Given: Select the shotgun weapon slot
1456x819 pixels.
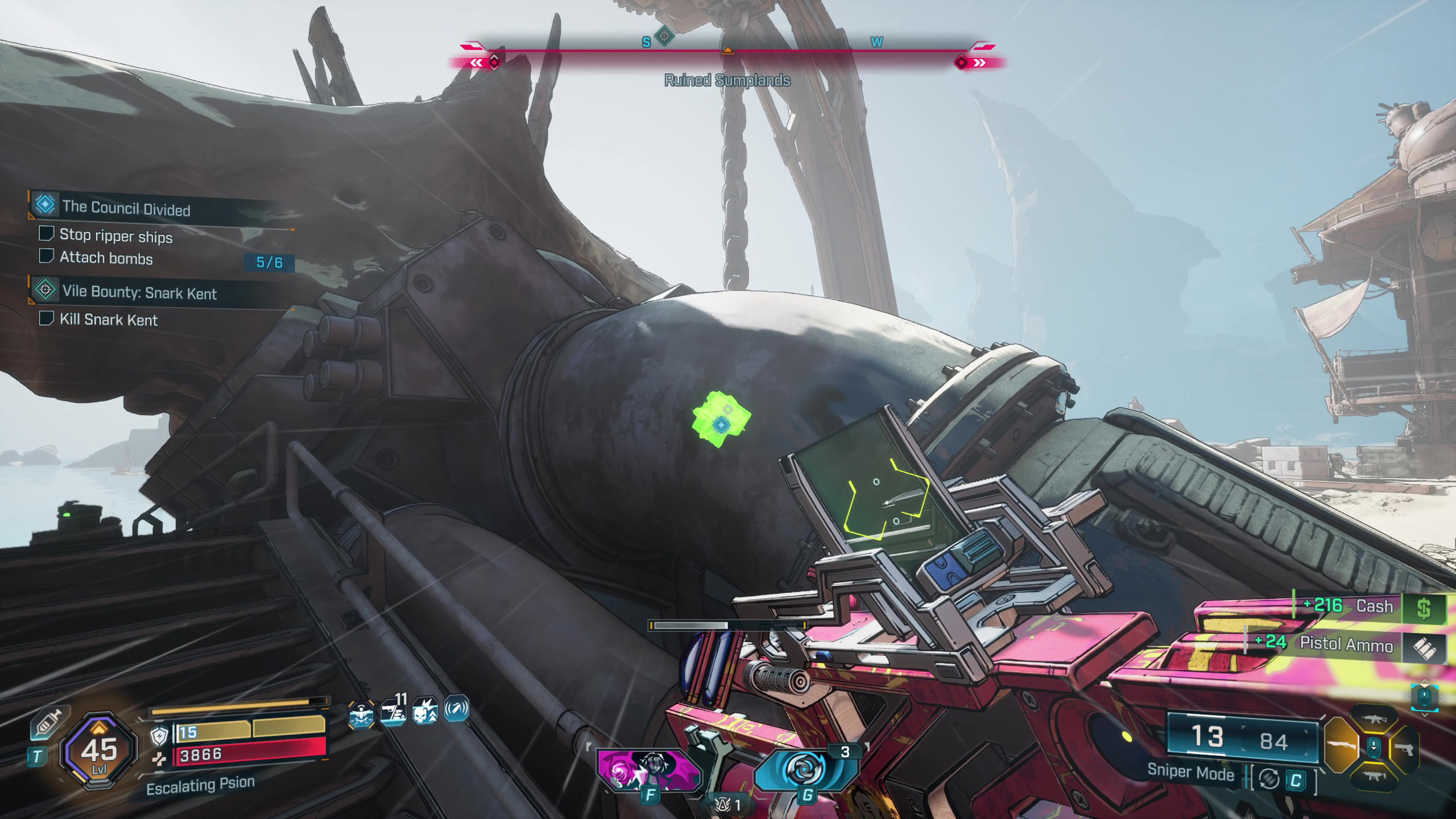Looking at the screenshot, I should [1342, 746].
